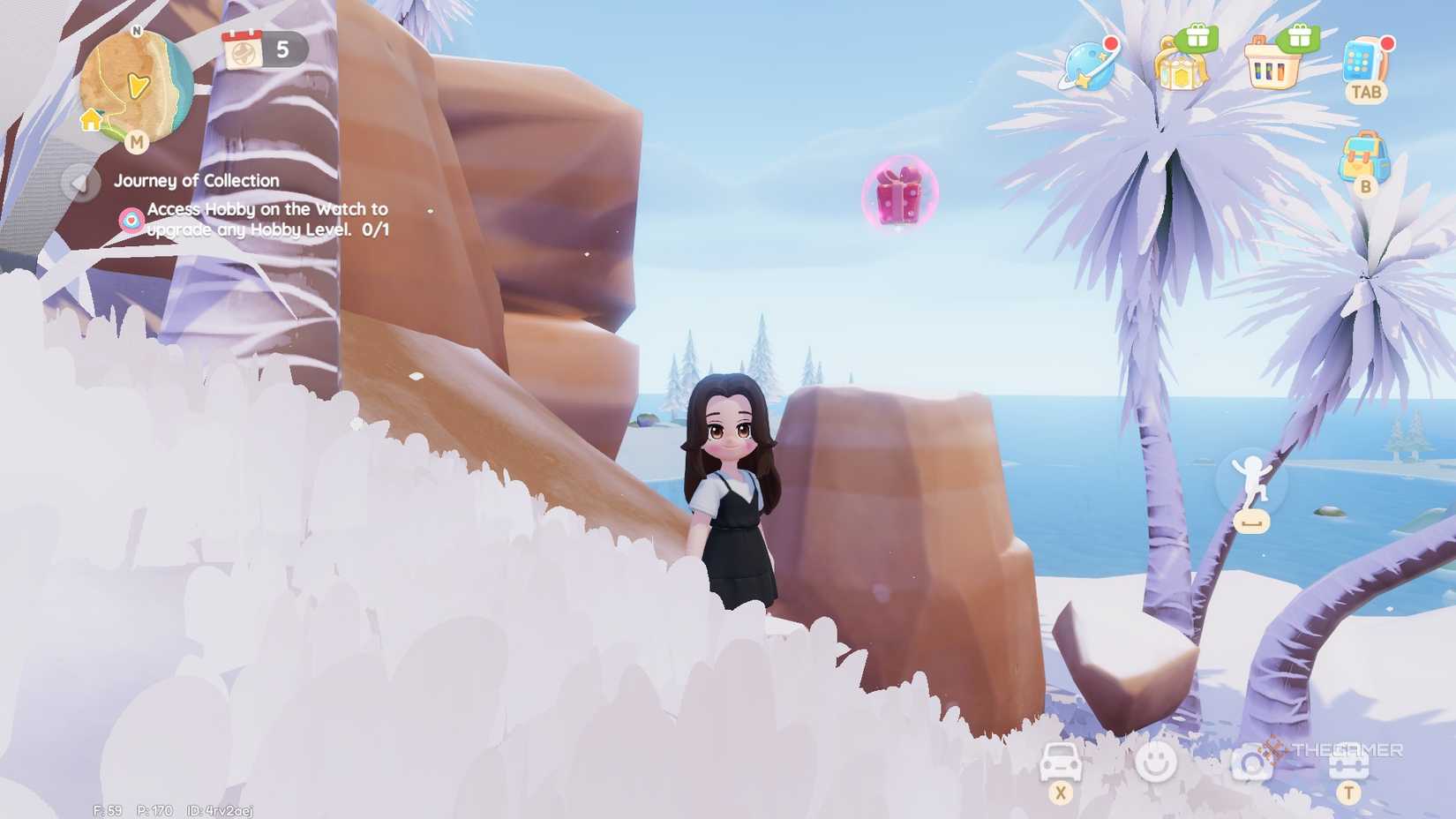Toggle the red notification dot on the planet icon
This screenshot has height=819, width=1456.
tap(1109, 42)
